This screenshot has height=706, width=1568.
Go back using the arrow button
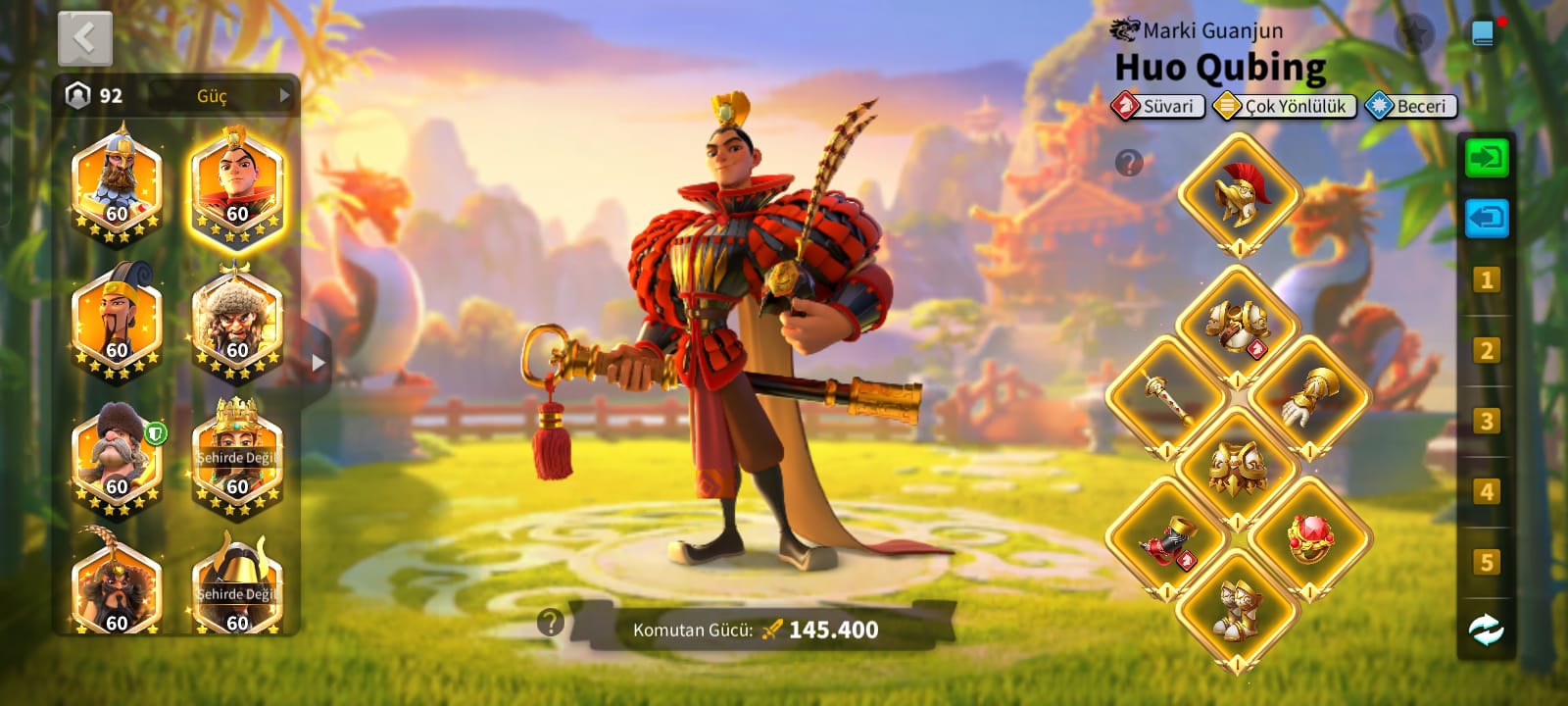85,39
